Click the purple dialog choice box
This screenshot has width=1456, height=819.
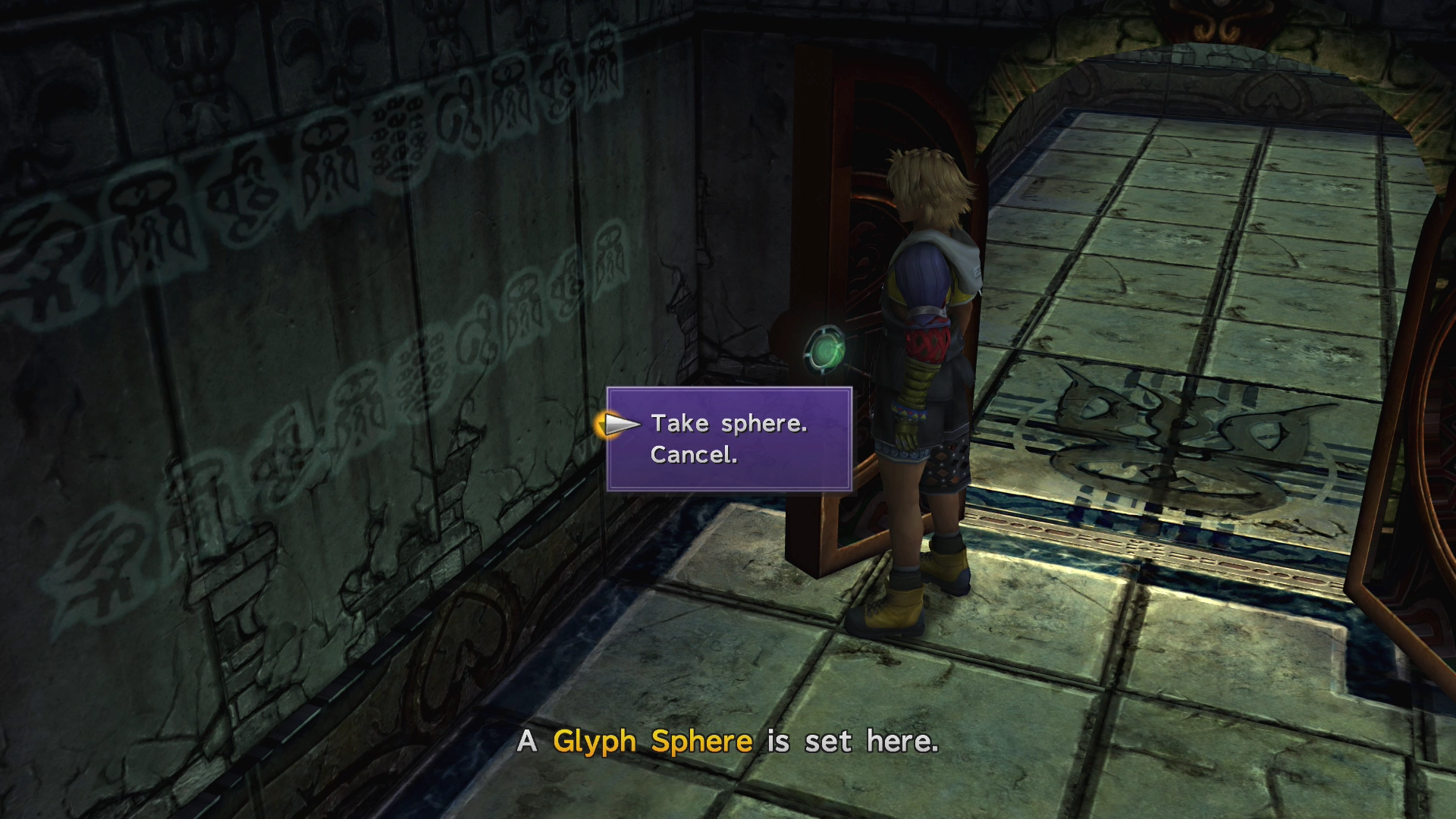point(730,440)
